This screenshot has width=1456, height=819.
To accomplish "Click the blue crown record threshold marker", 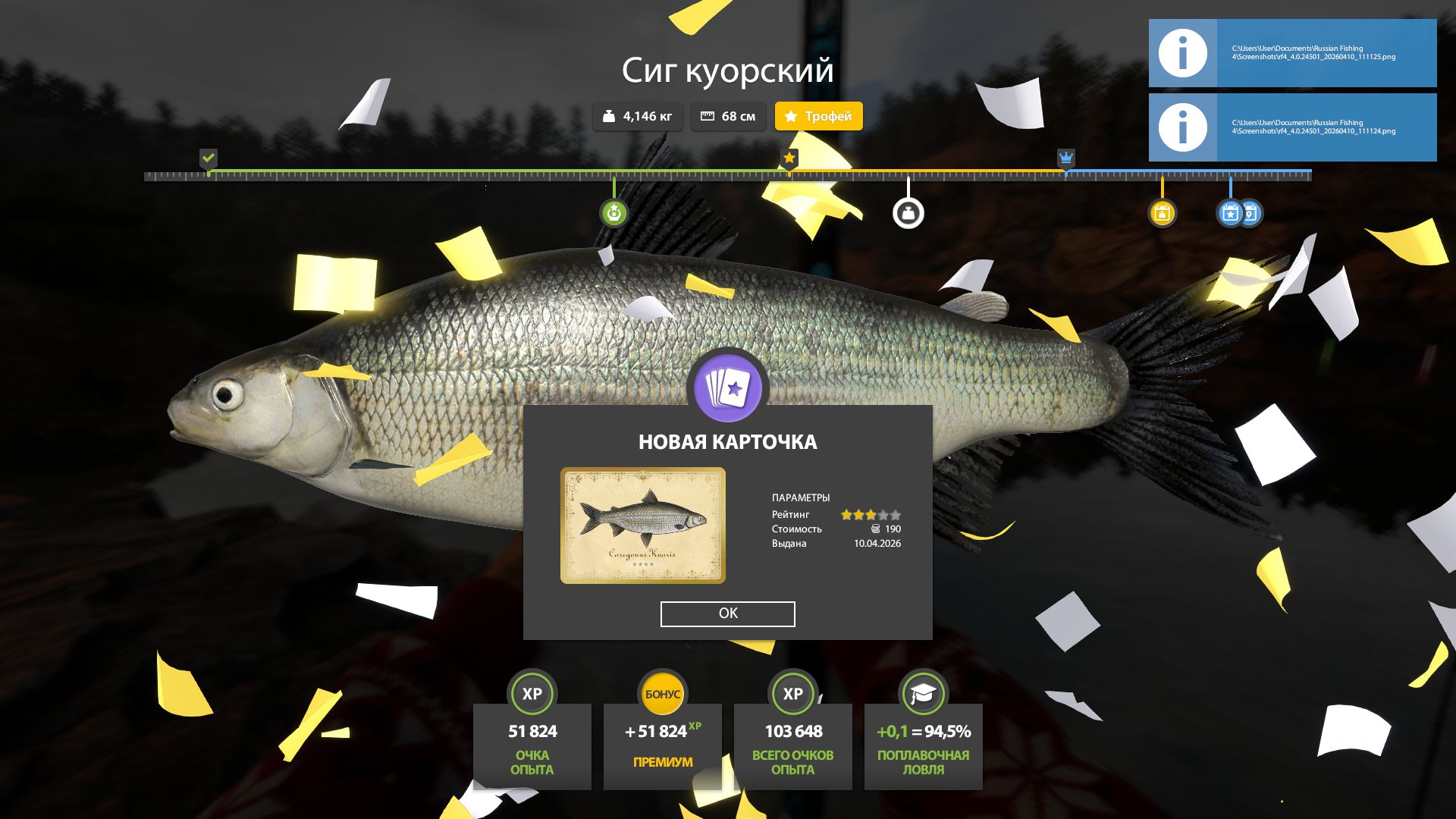I will pos(1065,158).
